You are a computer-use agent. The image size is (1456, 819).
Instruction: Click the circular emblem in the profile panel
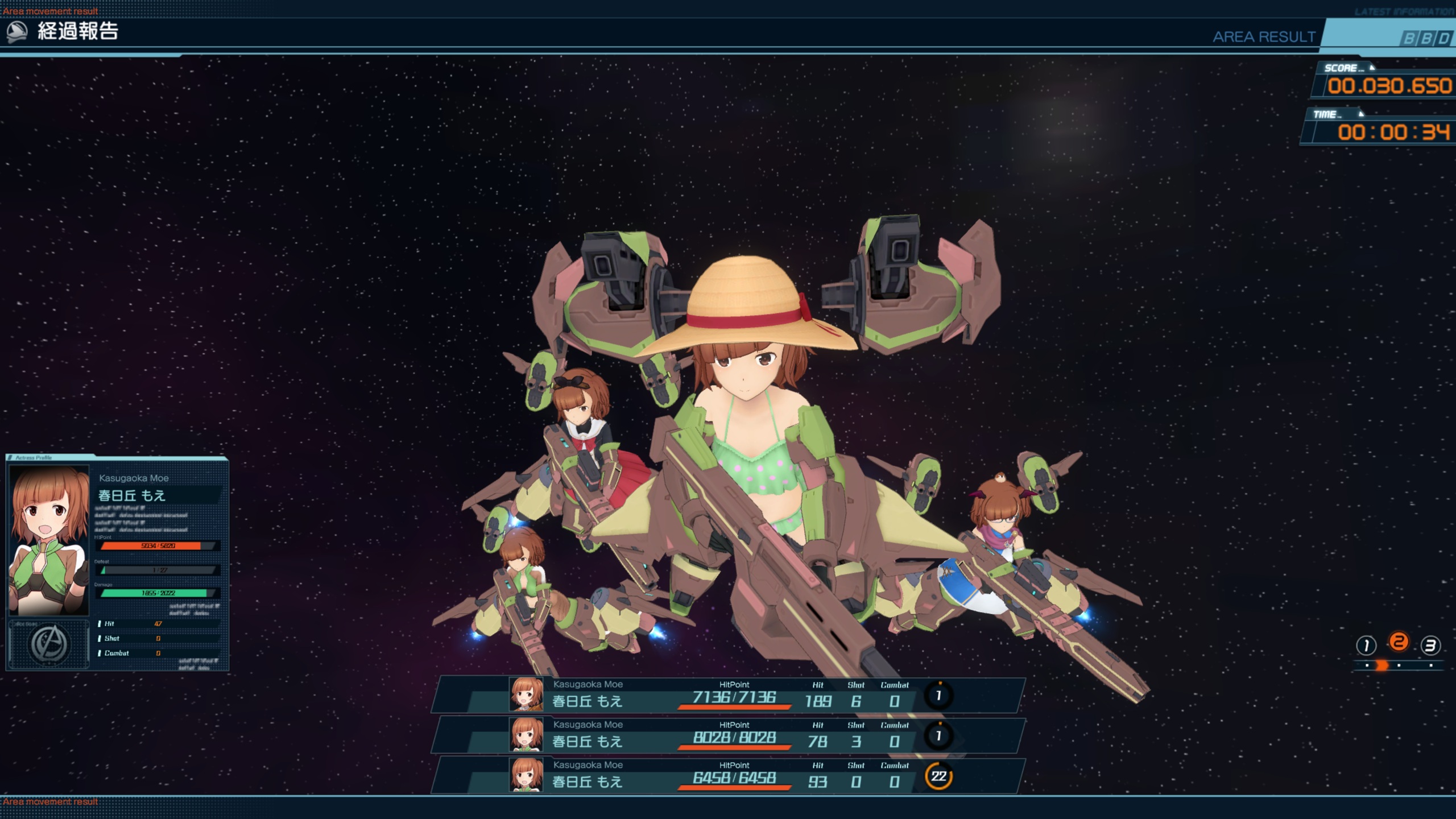pos(49,644)
